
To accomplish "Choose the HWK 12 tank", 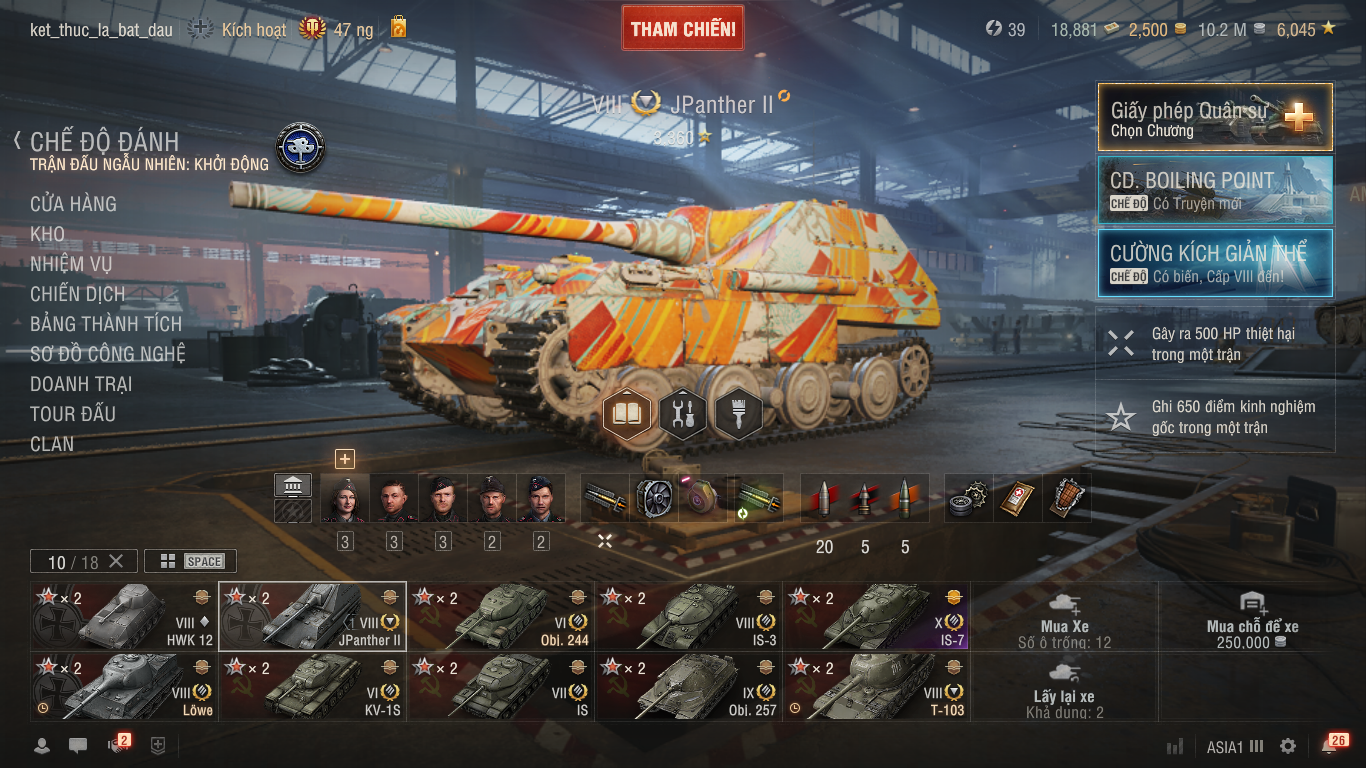I will [124, 616].
